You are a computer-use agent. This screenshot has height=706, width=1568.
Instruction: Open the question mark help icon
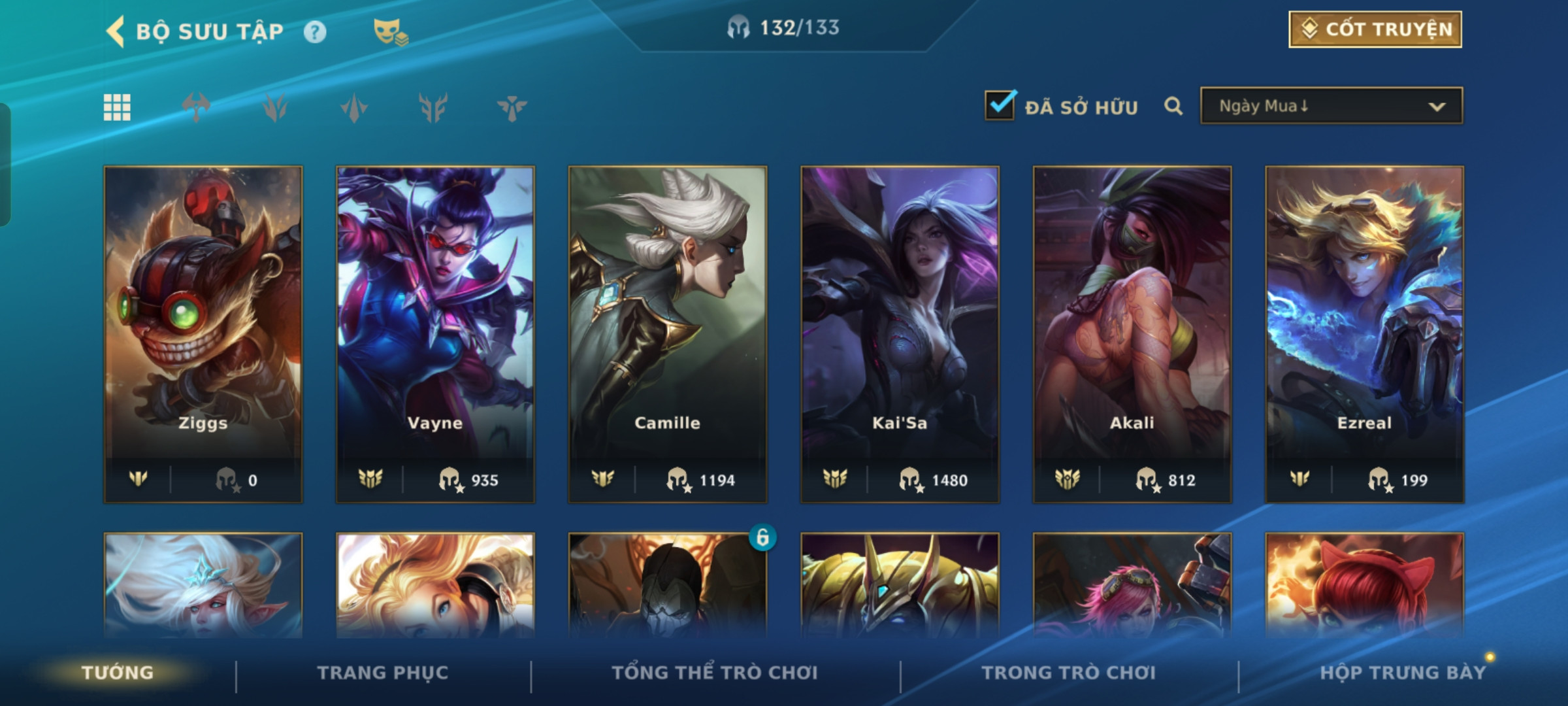click(x=315, y=31)
